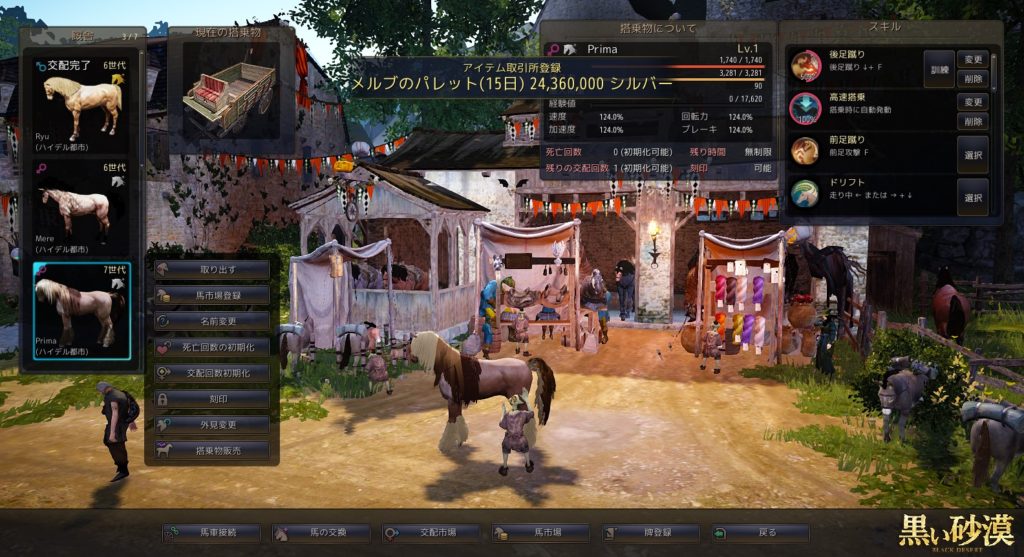This screenshot has width=1024, height=557.
Task: Open the 交配市場 breeding market
Action: [x=431, y=534]
